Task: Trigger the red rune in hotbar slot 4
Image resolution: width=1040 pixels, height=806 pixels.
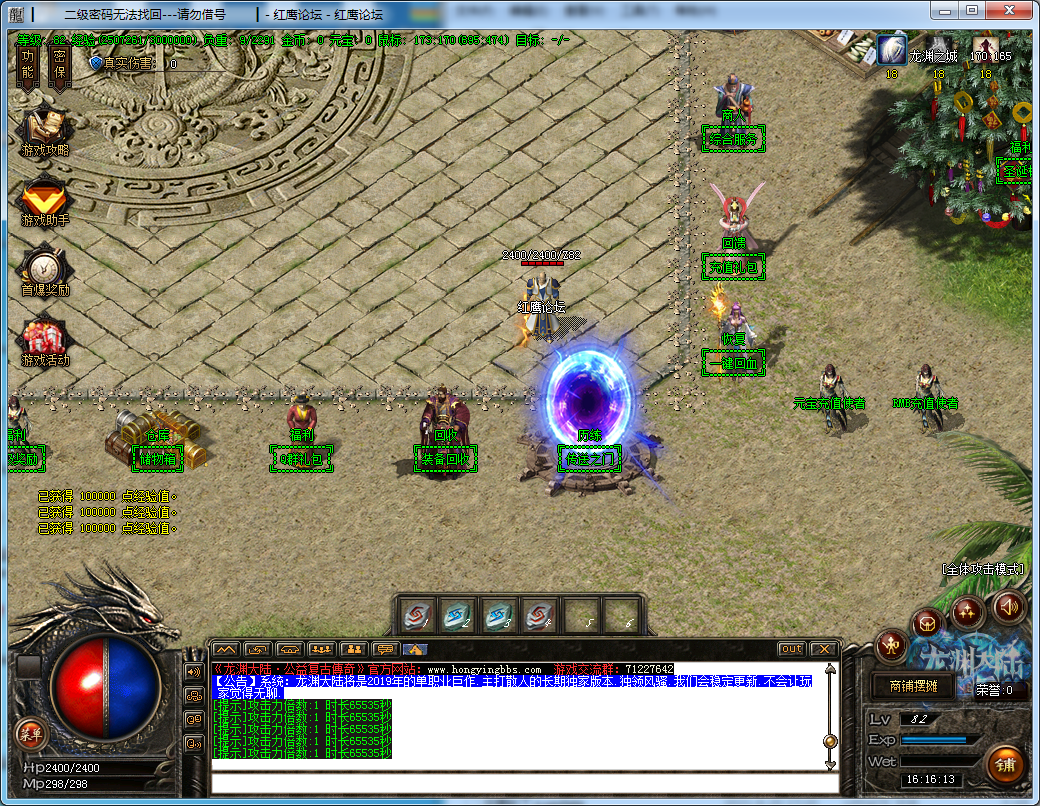Action: 541,616
